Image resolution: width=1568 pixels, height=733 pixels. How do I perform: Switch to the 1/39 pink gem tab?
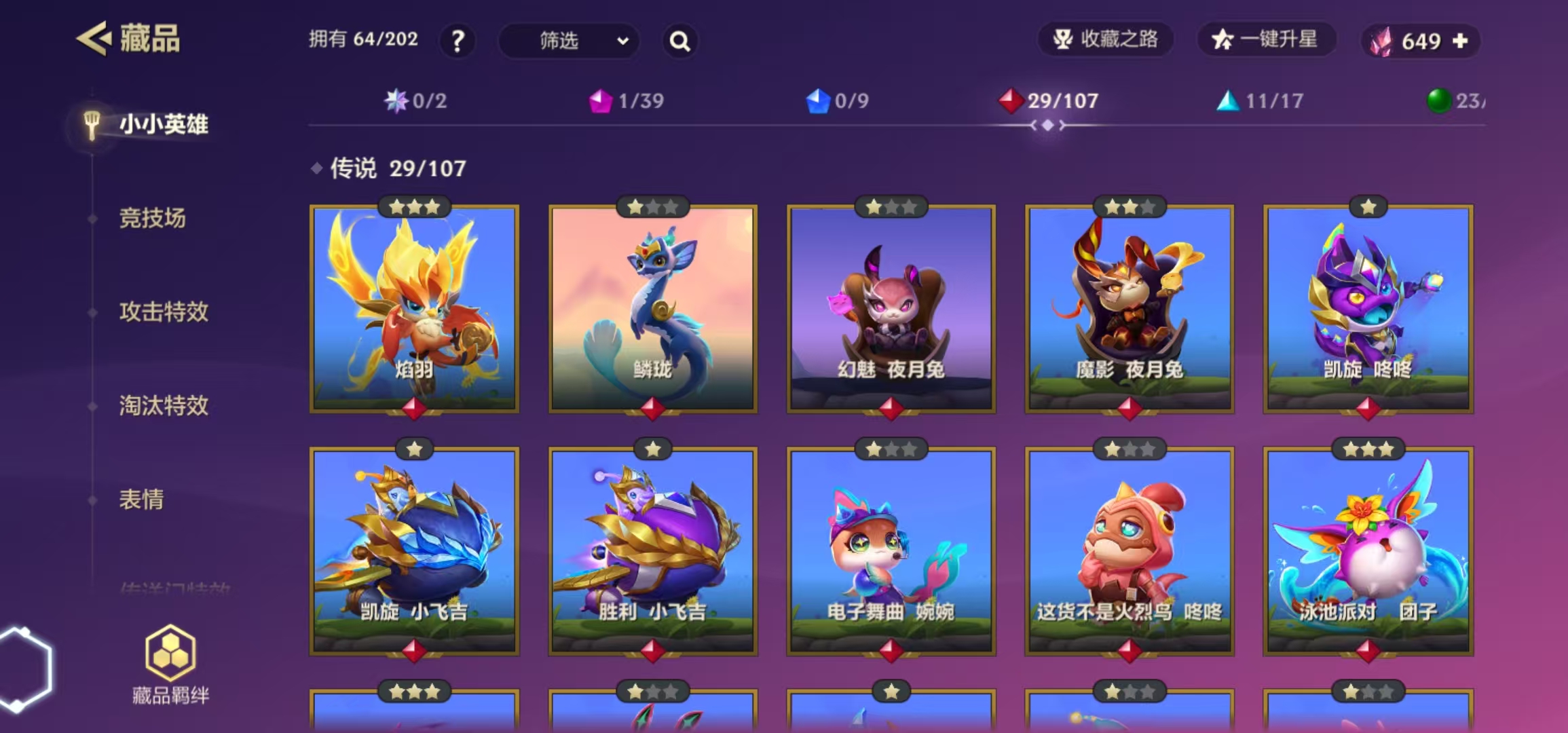pos(627,101)
